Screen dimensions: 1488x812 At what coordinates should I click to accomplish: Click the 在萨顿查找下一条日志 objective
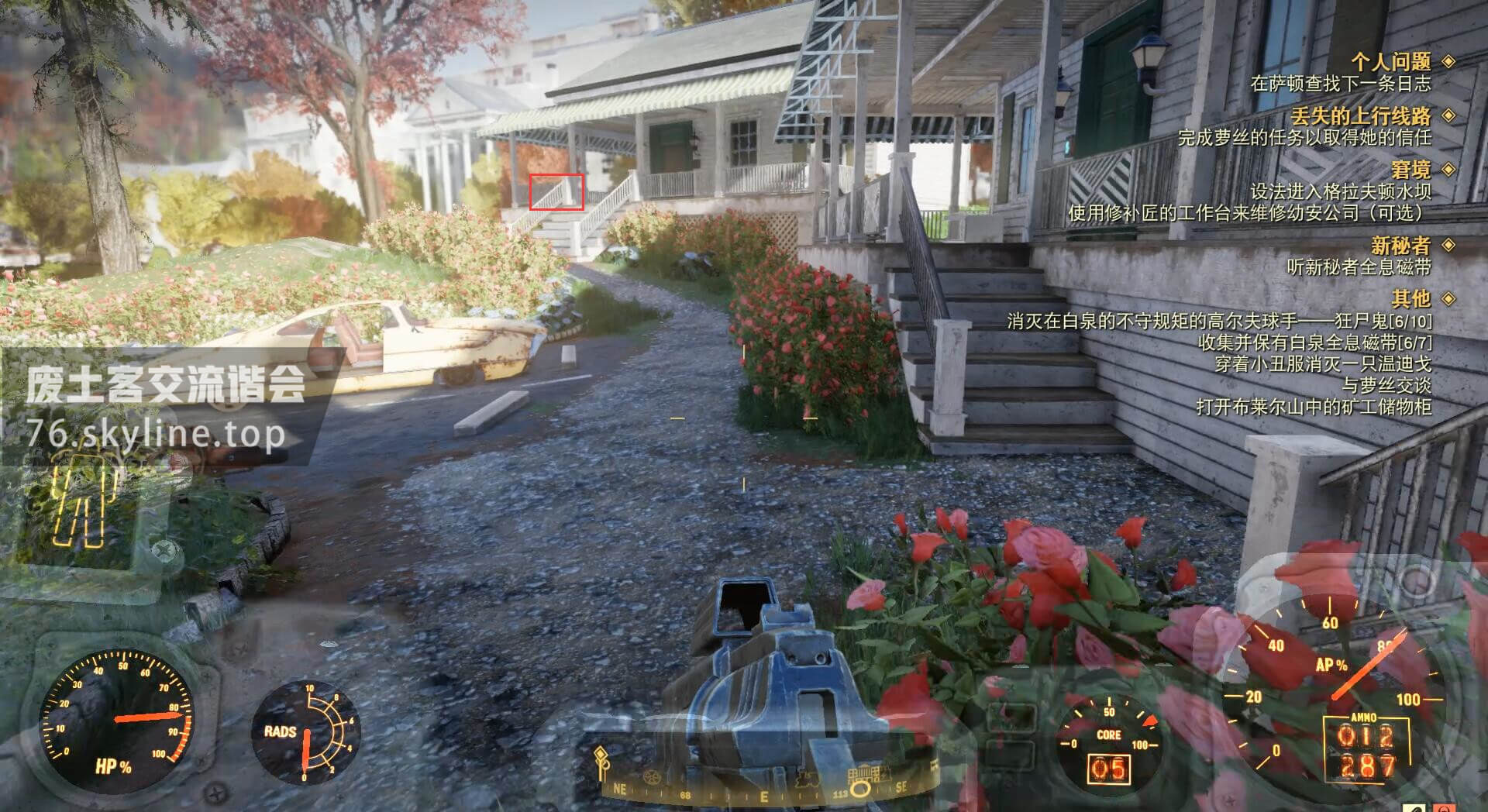pyautogui.click(x=1340, y=83)
